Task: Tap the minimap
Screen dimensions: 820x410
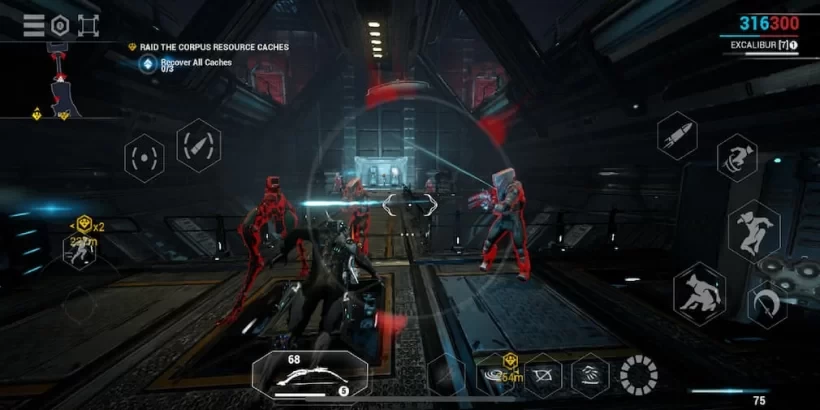Action: [x=55, y=82]
